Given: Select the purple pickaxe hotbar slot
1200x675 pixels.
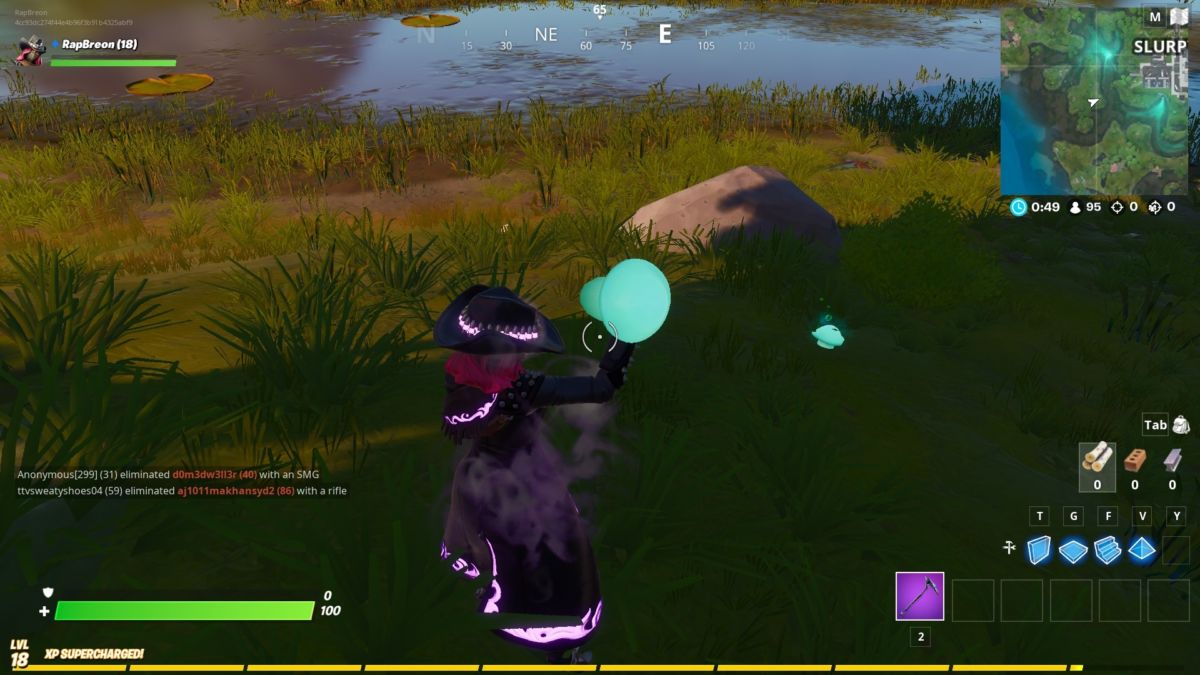Looking at the screenshot, I should click(x=920, y=597).
